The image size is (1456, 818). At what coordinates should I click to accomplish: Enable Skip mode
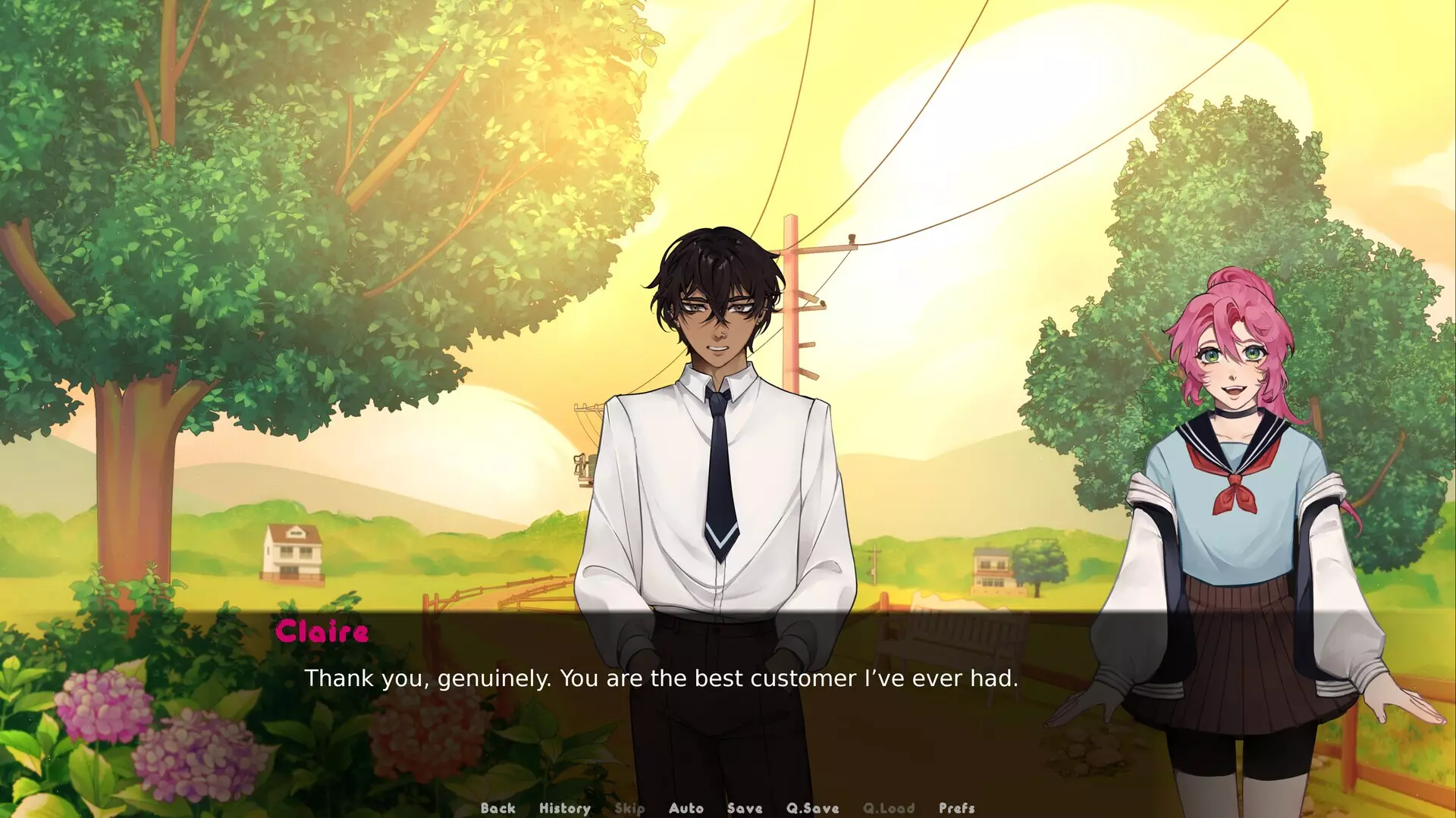[x=630, y=808]
